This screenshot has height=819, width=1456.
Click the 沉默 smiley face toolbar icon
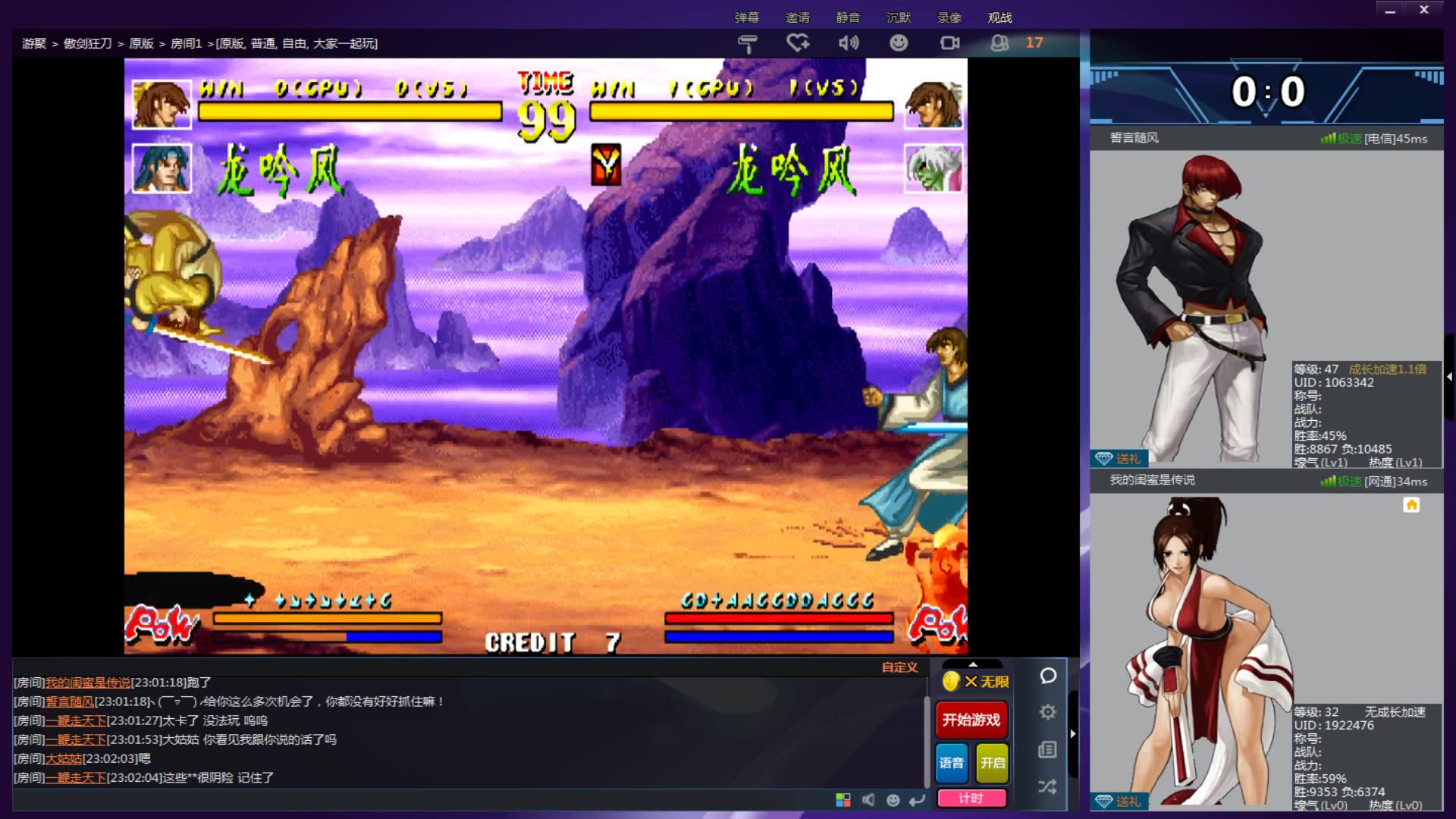point(899,43)
